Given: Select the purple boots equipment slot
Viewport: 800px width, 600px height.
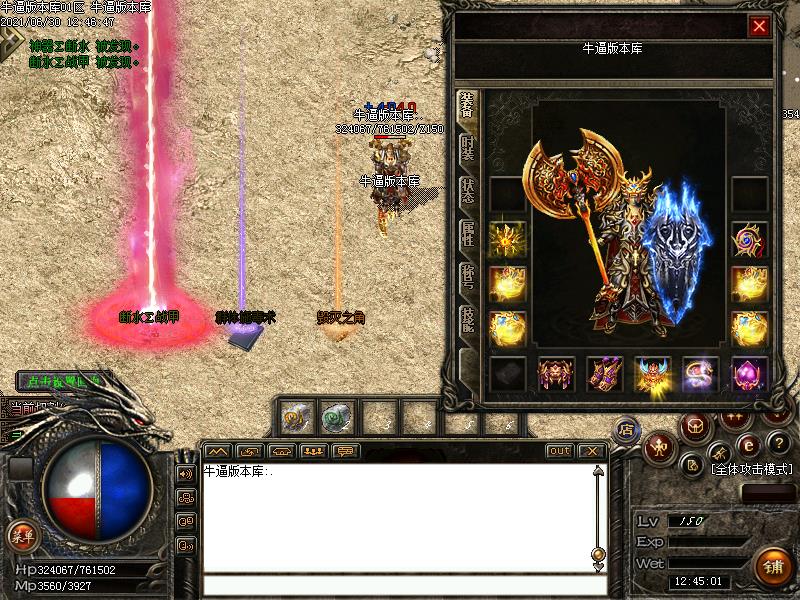Looking at the screenshot, I should click(604, 374).
